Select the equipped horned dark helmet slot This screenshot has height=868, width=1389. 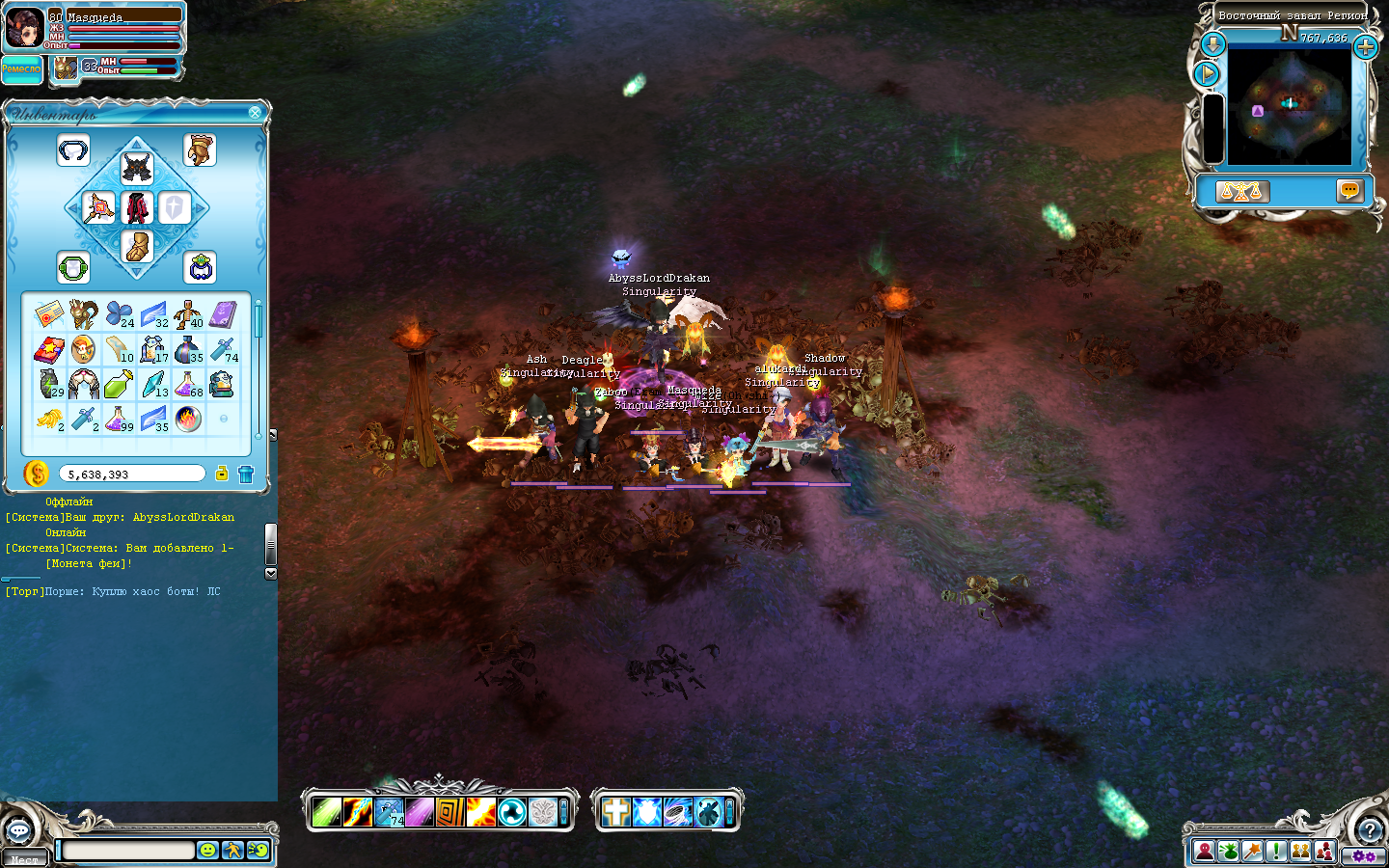tap(137, 168)
